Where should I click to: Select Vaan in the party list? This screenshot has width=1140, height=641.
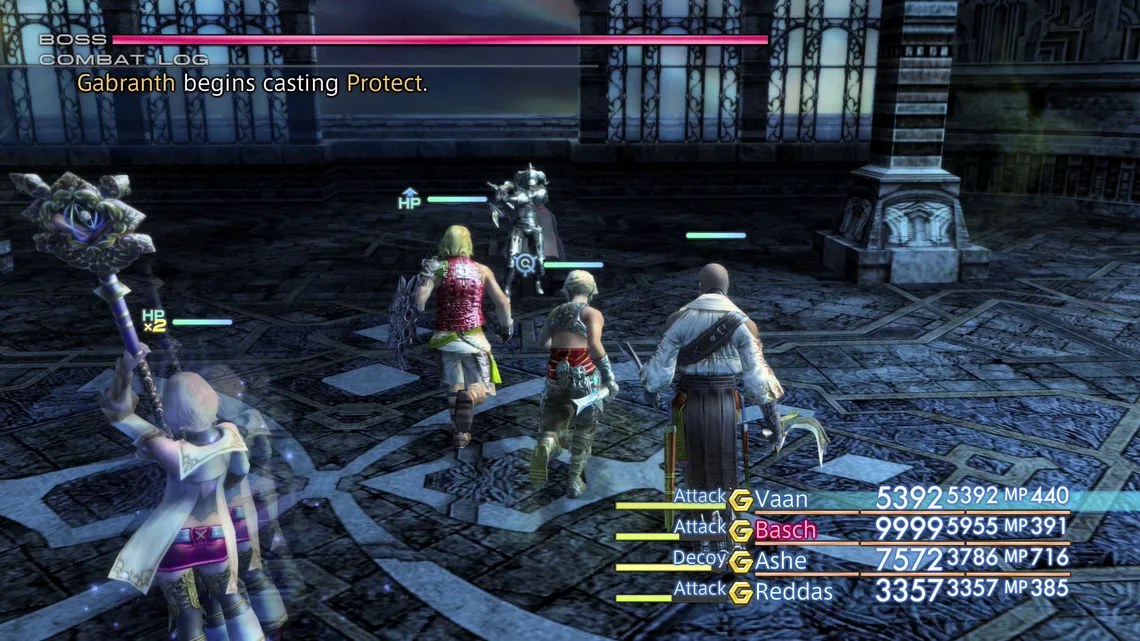click(781, 499)
